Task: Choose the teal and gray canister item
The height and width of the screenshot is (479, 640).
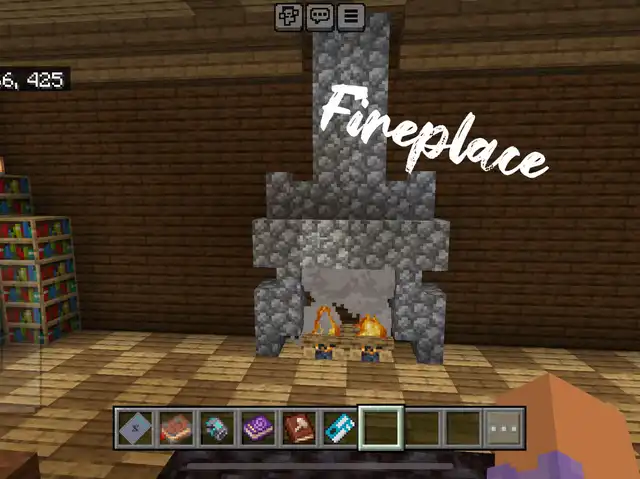Action: (x=217, y=428)
